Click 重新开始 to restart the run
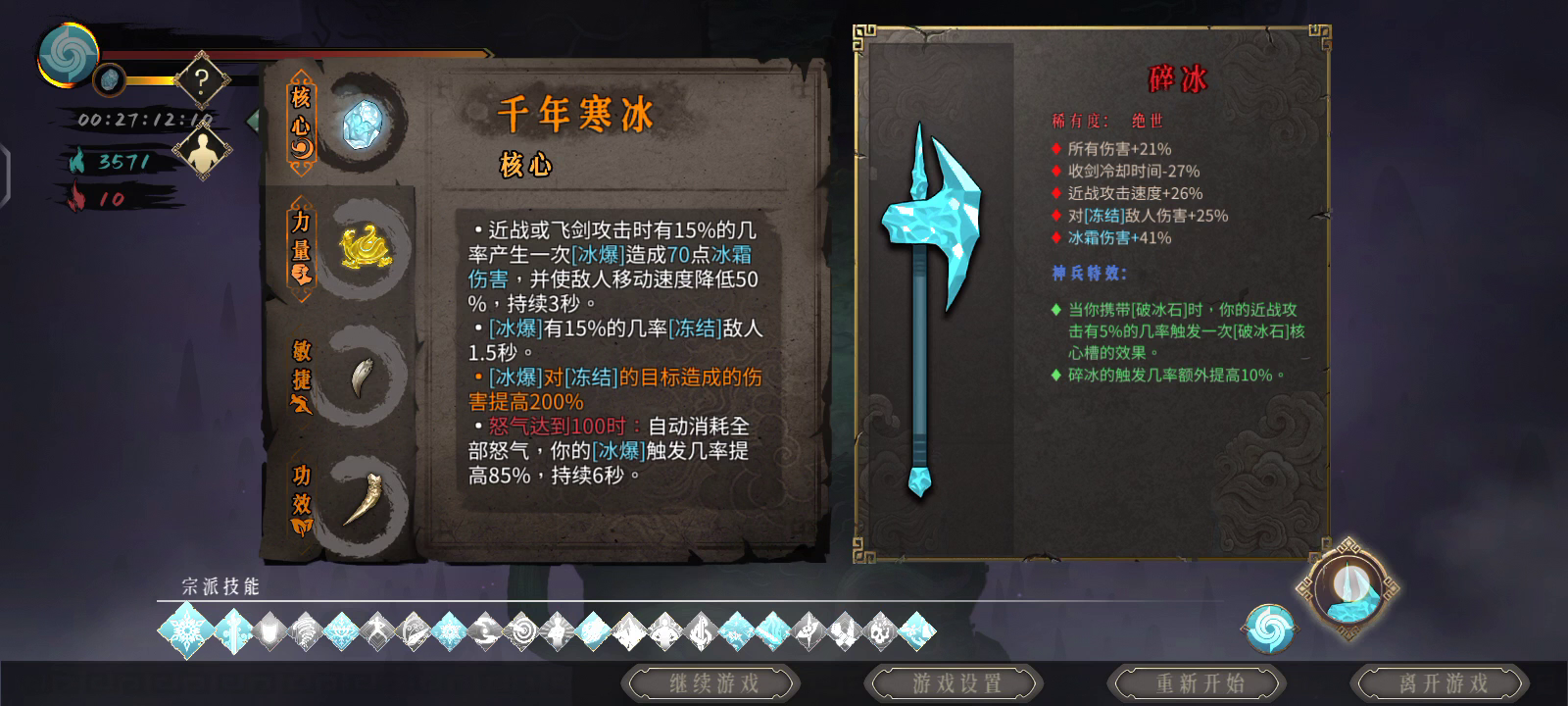The height and width of the screenshot is (706, 1568). click(x=1197, y=685)
